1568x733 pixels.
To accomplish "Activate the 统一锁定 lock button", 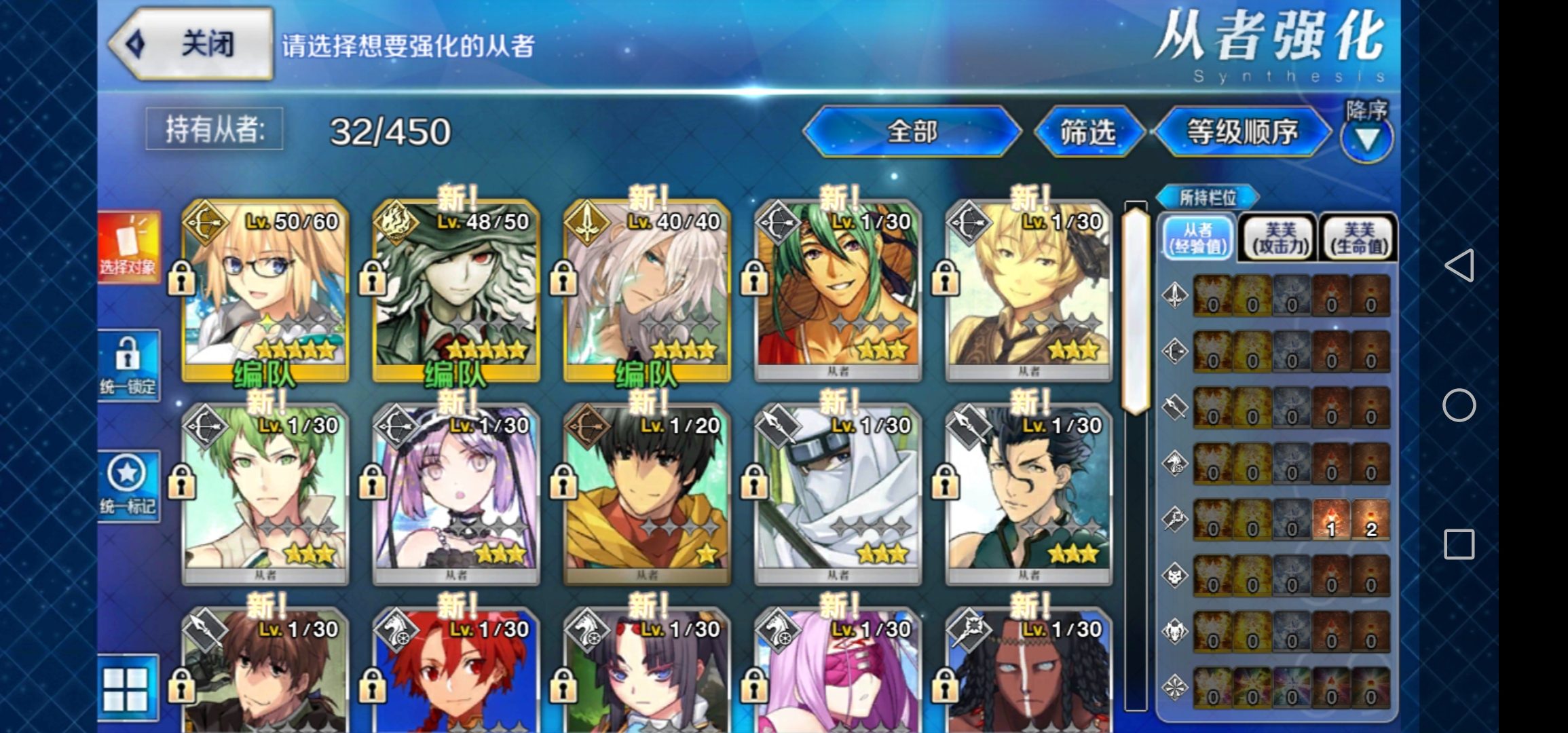I will click(x=128, y=366).
